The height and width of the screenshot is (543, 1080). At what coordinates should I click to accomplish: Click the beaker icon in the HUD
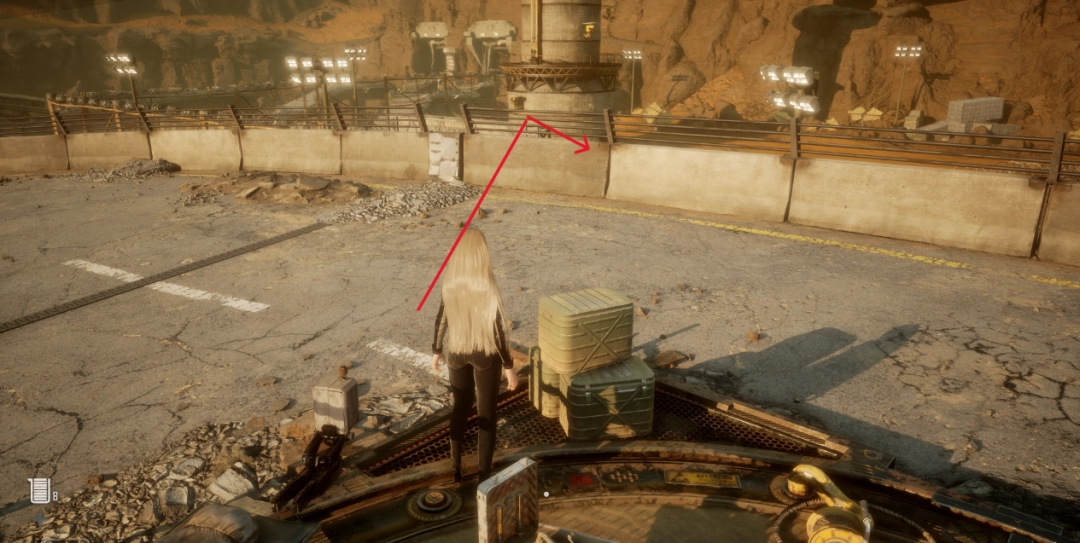39,490
